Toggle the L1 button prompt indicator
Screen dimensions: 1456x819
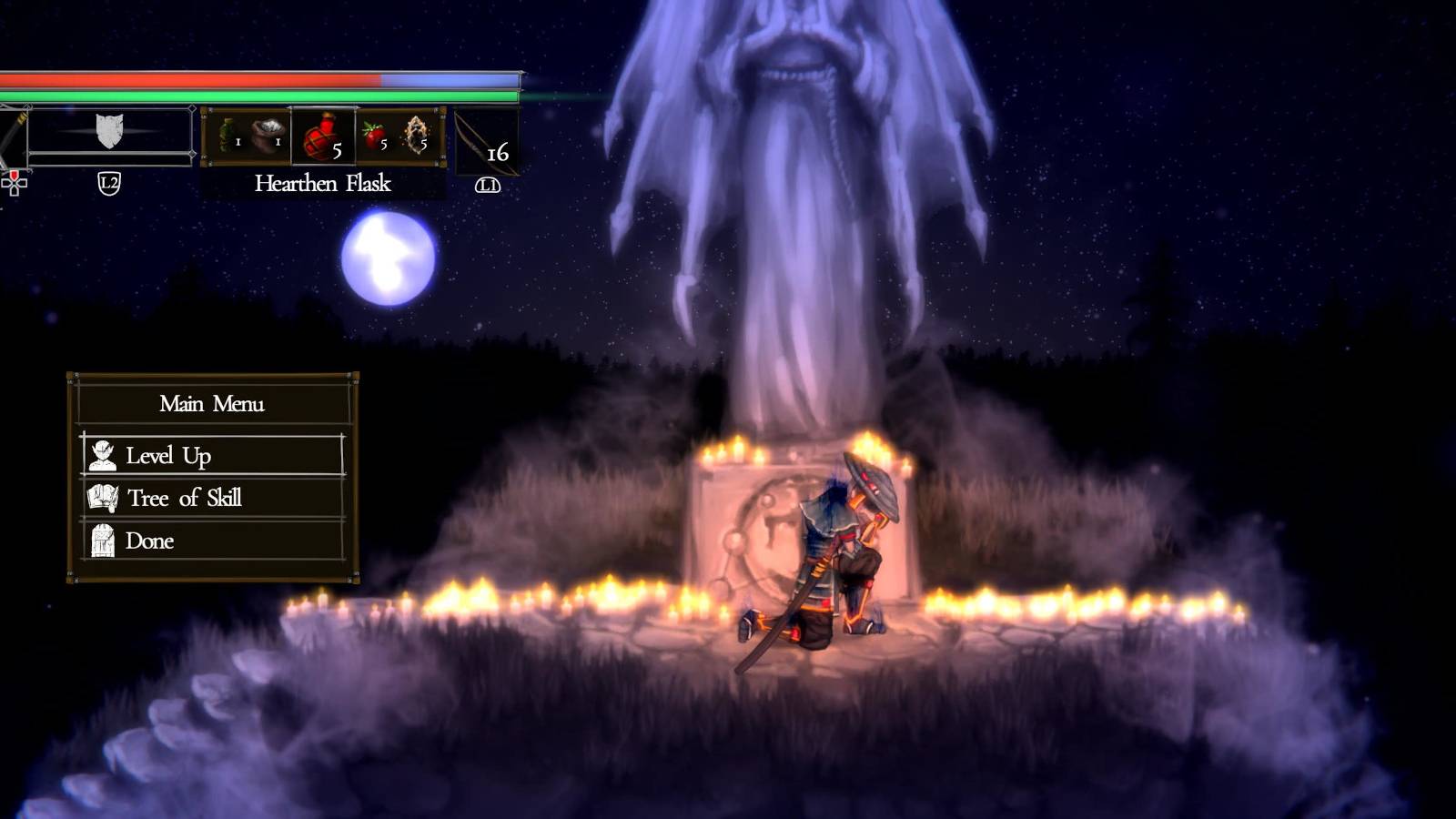(488, 185)
